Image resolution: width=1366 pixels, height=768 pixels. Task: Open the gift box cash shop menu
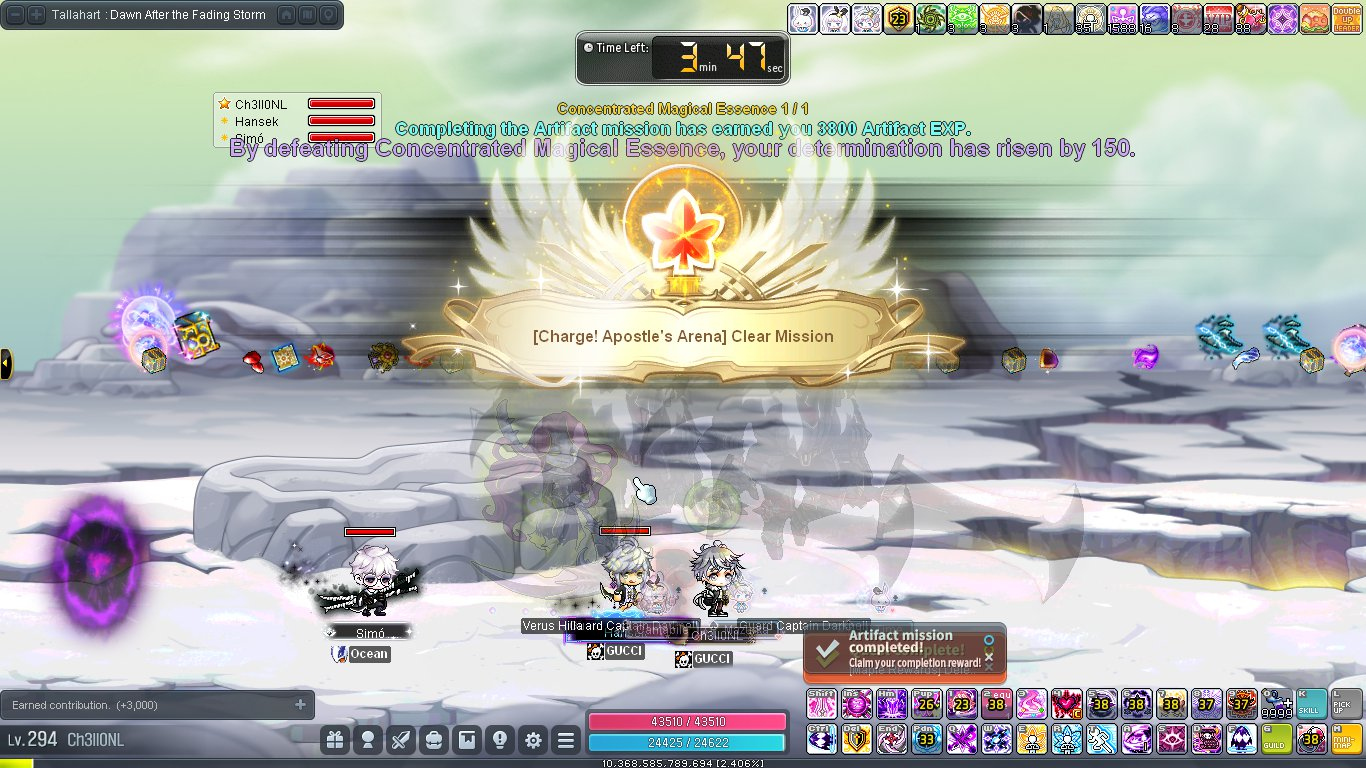tap(335, 740)
